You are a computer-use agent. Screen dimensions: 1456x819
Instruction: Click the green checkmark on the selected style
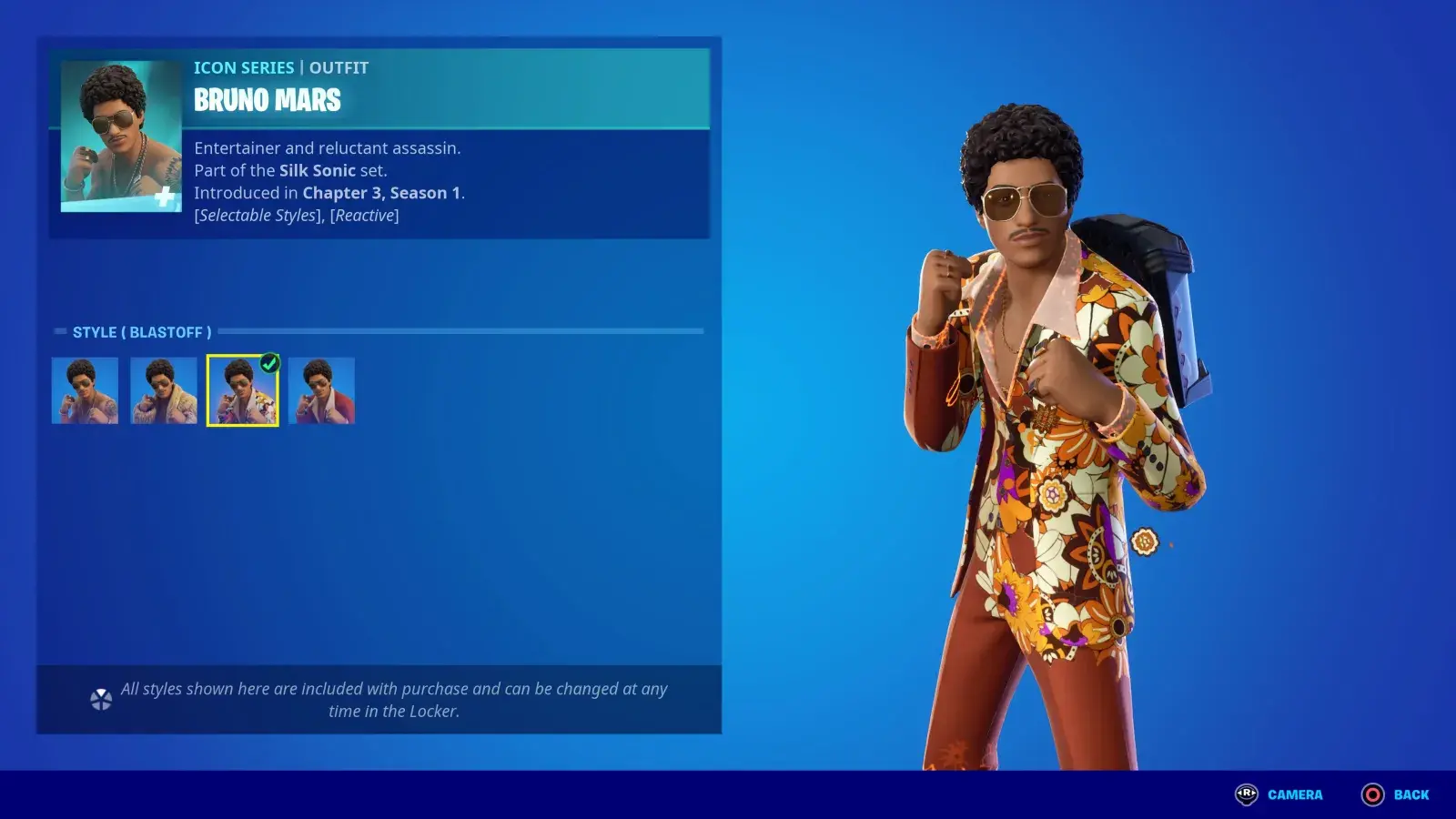268,361
